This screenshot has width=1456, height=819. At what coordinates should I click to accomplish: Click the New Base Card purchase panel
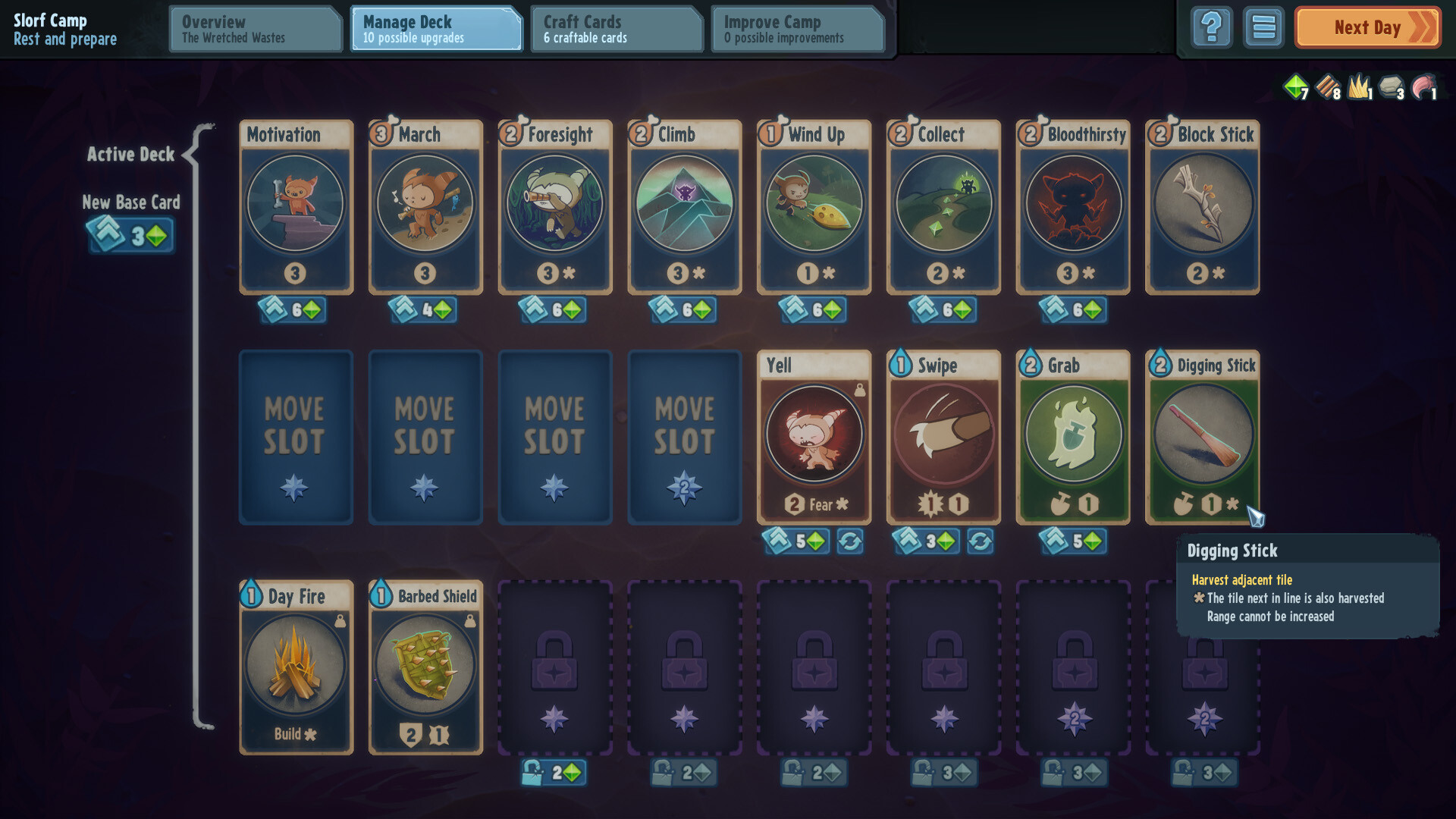[x=131, y=235]
